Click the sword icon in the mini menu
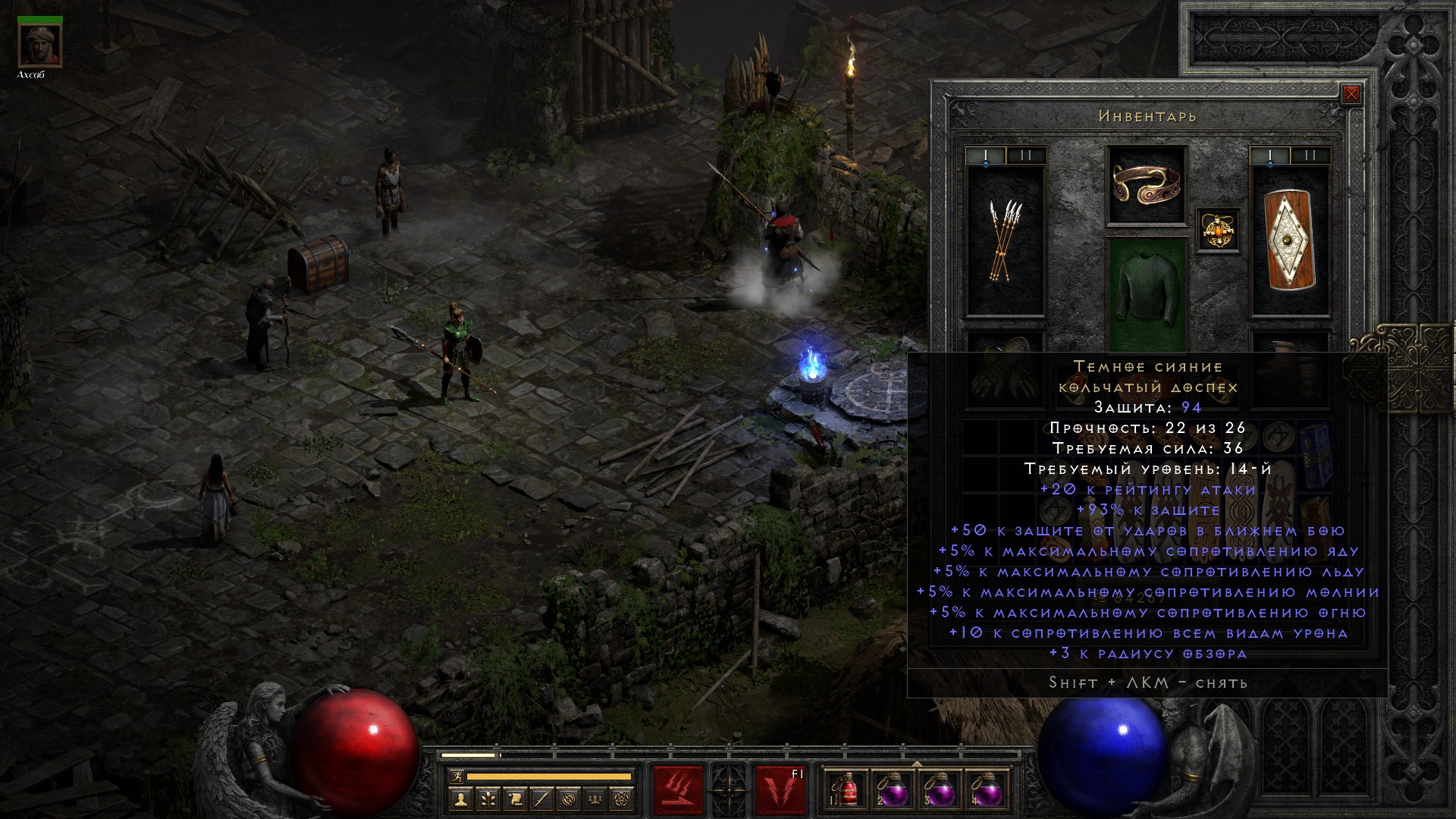The height and width of the screenshot is (819, 1456). [x=542, y=799]
